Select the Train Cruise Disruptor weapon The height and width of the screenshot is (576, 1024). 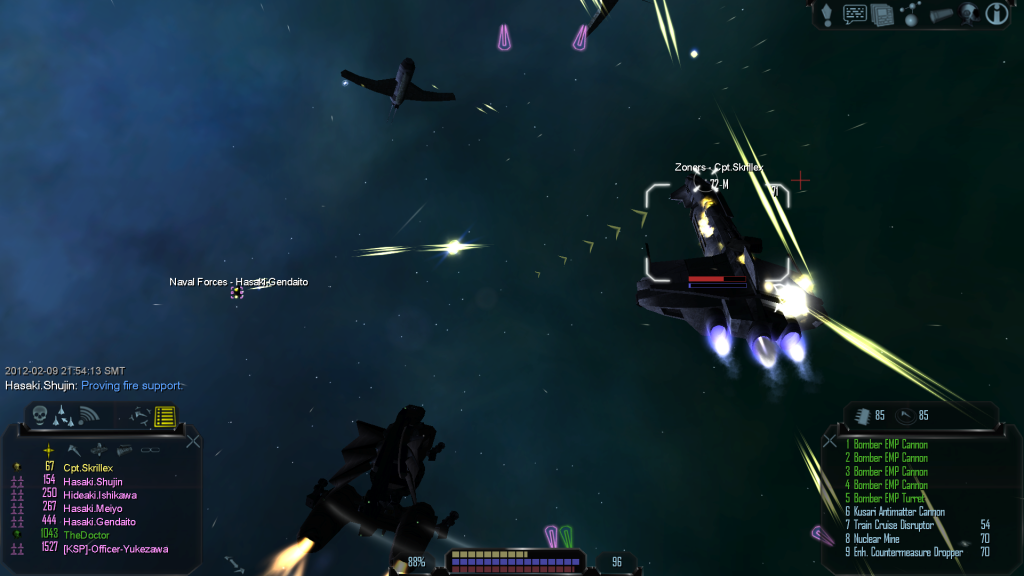point(893,525)
